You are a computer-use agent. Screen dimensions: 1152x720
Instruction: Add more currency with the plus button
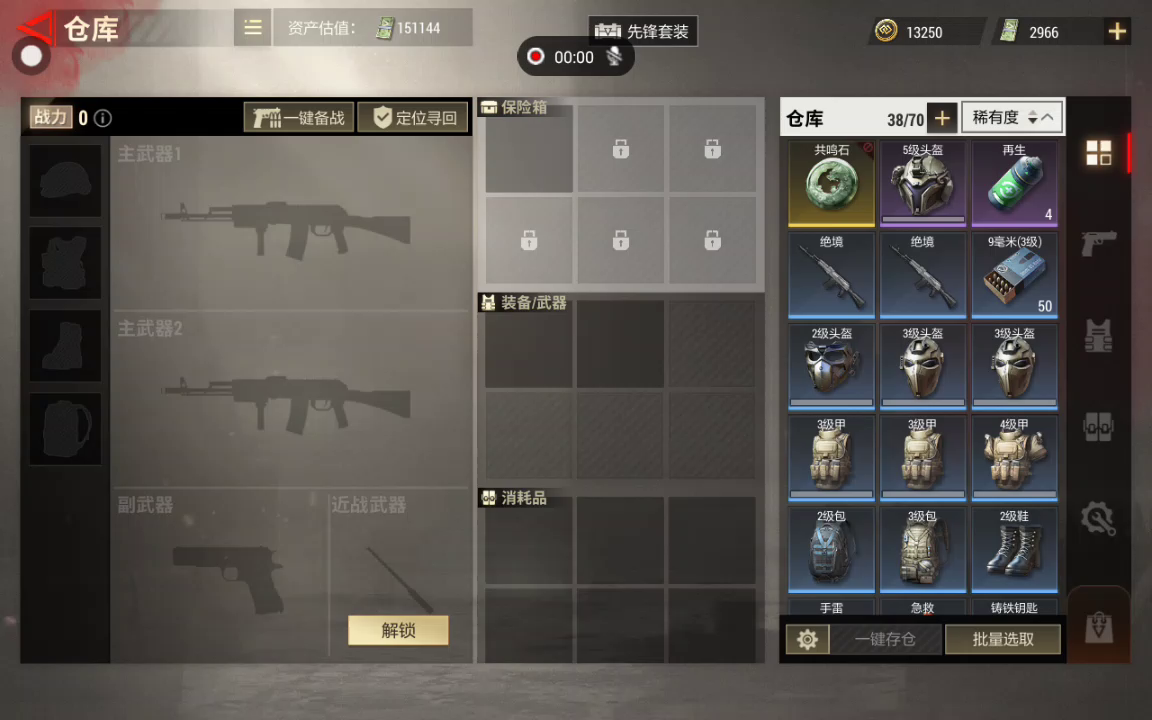point(1116,32)
